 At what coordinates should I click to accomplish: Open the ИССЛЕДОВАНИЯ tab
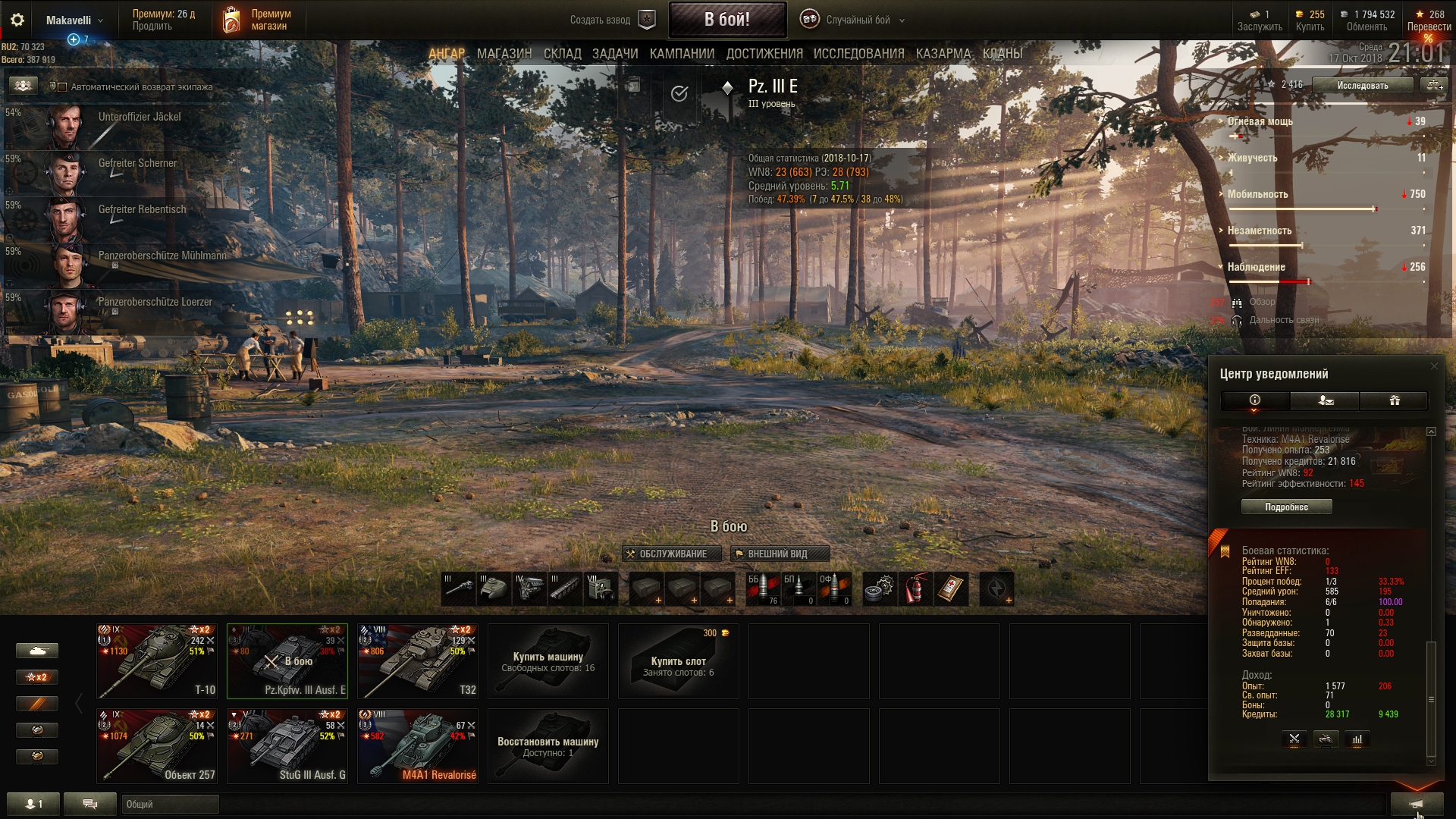858,54
